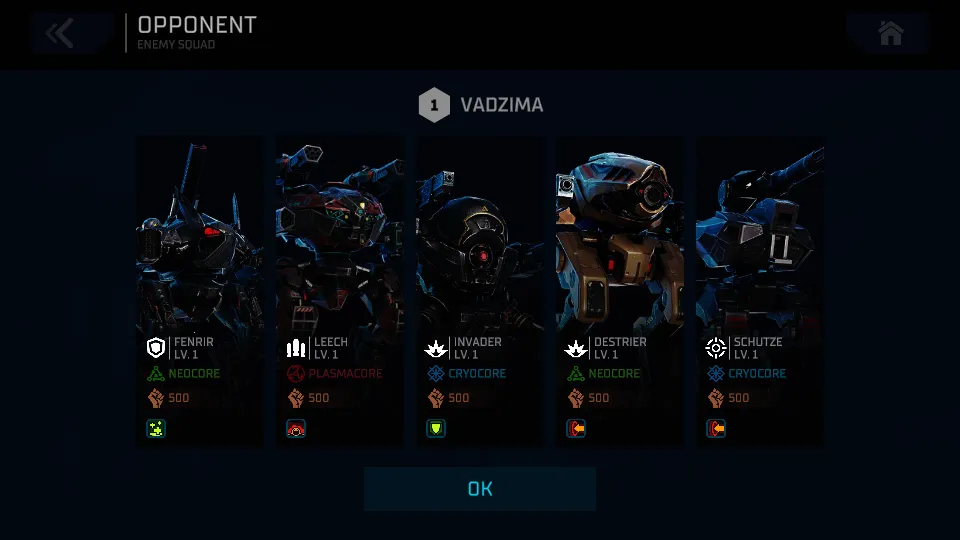Go back using the double-arrow button
This screenshot has width=960, height=540.
coord(61,33)
